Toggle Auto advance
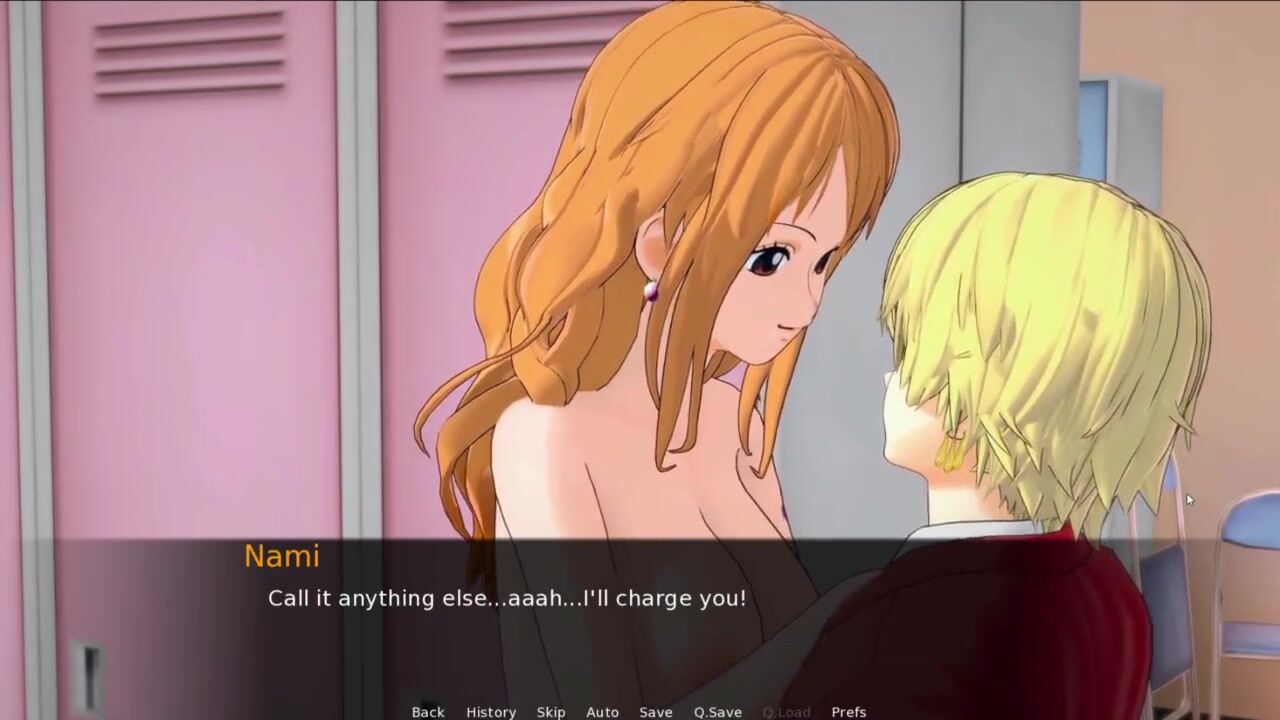This screenshot has height=720, width=1280. [x=602, y=712]
